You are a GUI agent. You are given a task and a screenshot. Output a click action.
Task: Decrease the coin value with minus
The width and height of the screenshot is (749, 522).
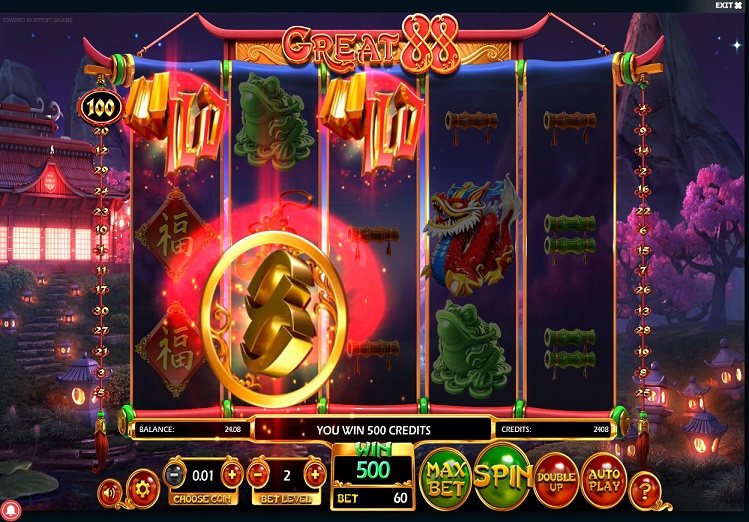(174, 474)
